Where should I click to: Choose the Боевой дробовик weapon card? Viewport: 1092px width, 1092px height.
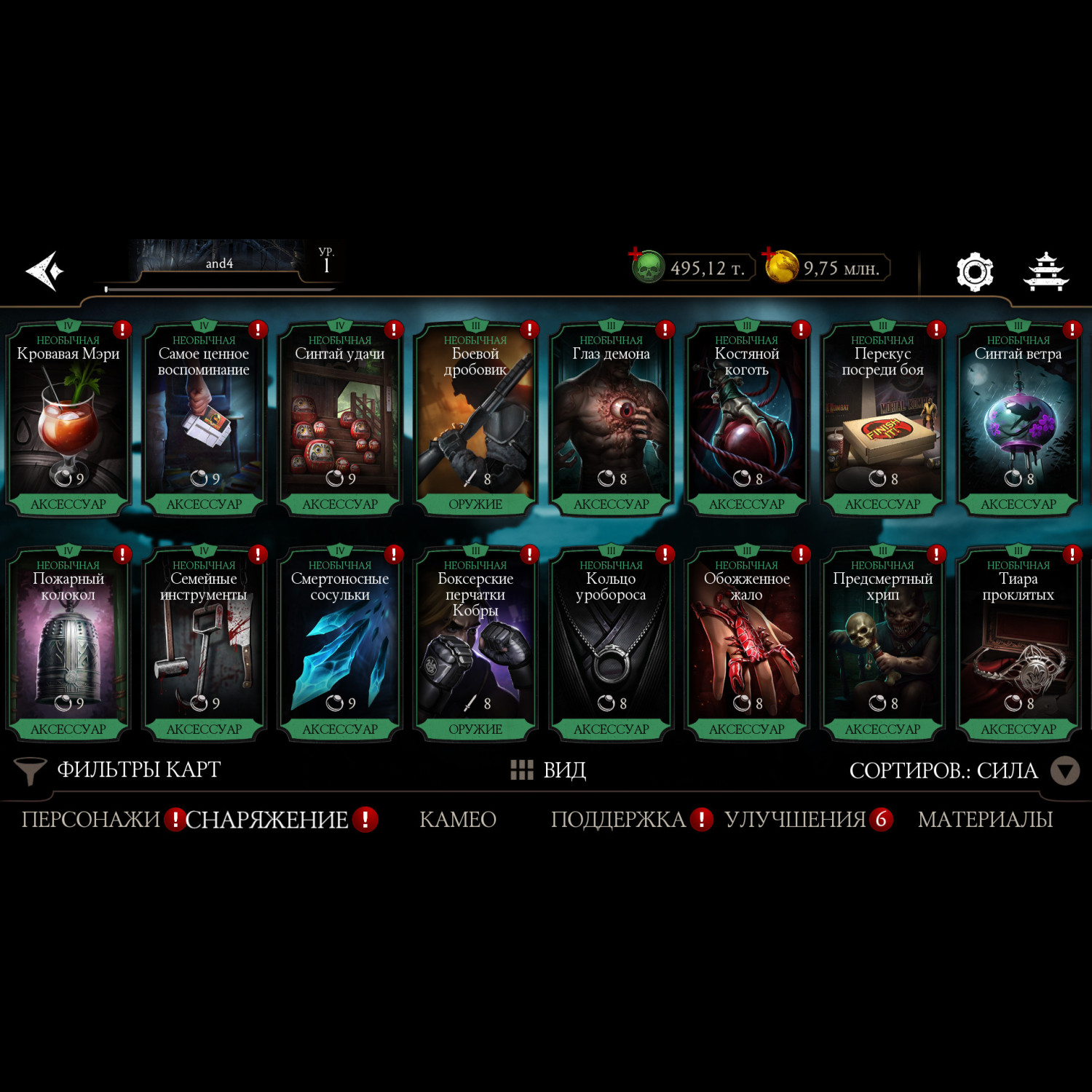pos(475,419)
